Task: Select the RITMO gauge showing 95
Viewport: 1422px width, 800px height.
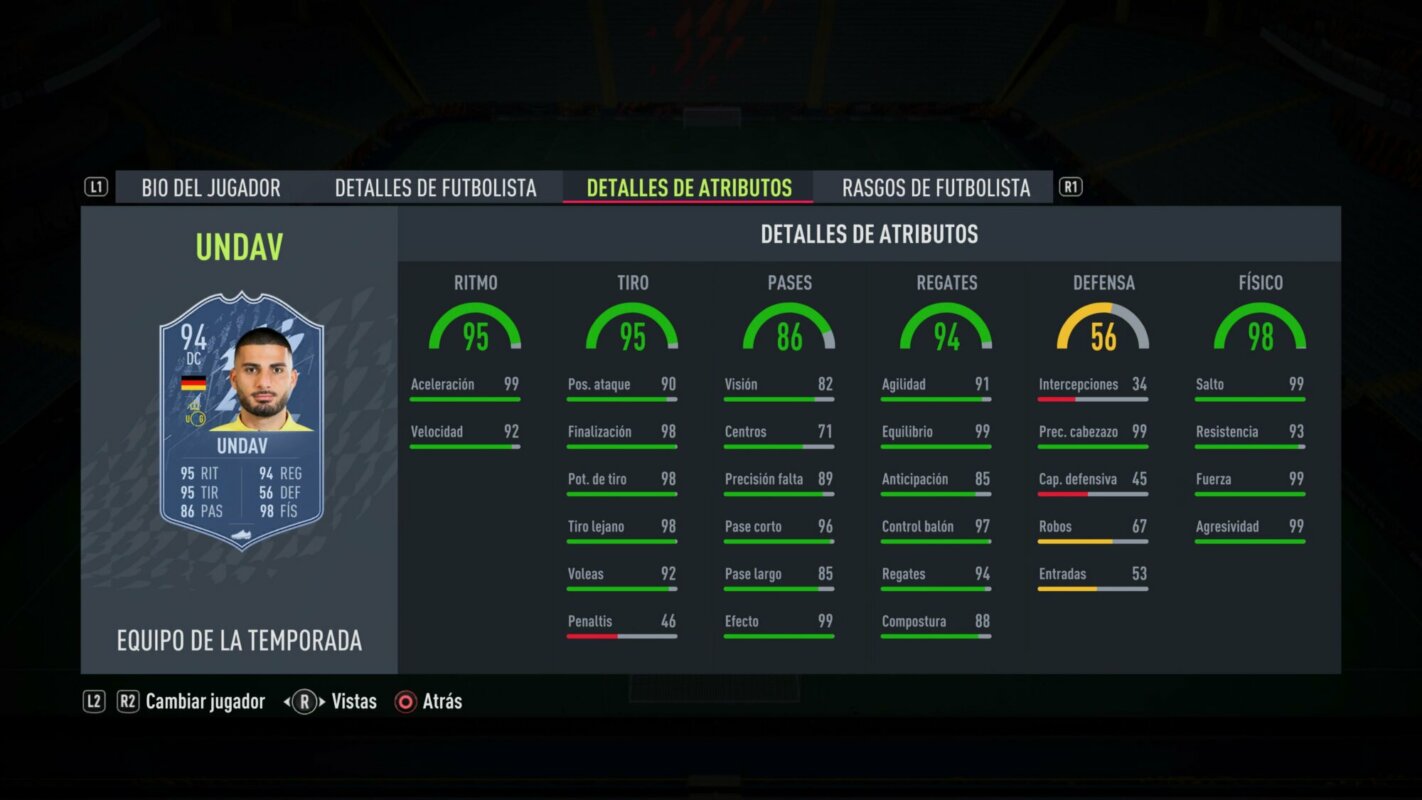Action: coord(477,325)
